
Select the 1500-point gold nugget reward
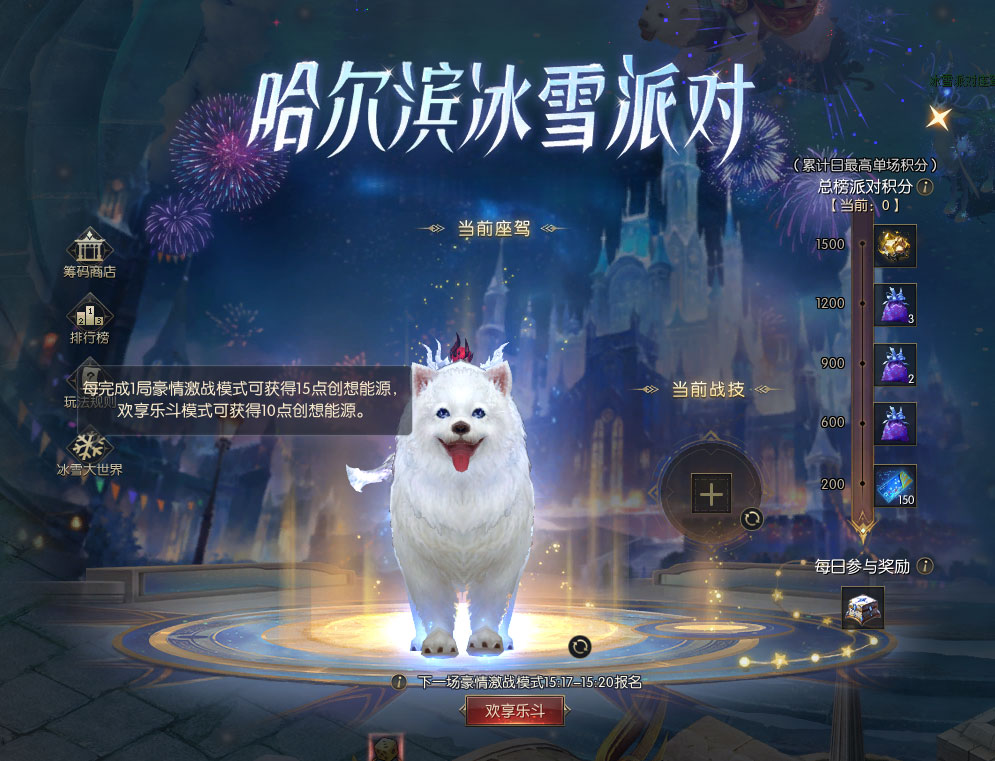click(x=895, y=246)
